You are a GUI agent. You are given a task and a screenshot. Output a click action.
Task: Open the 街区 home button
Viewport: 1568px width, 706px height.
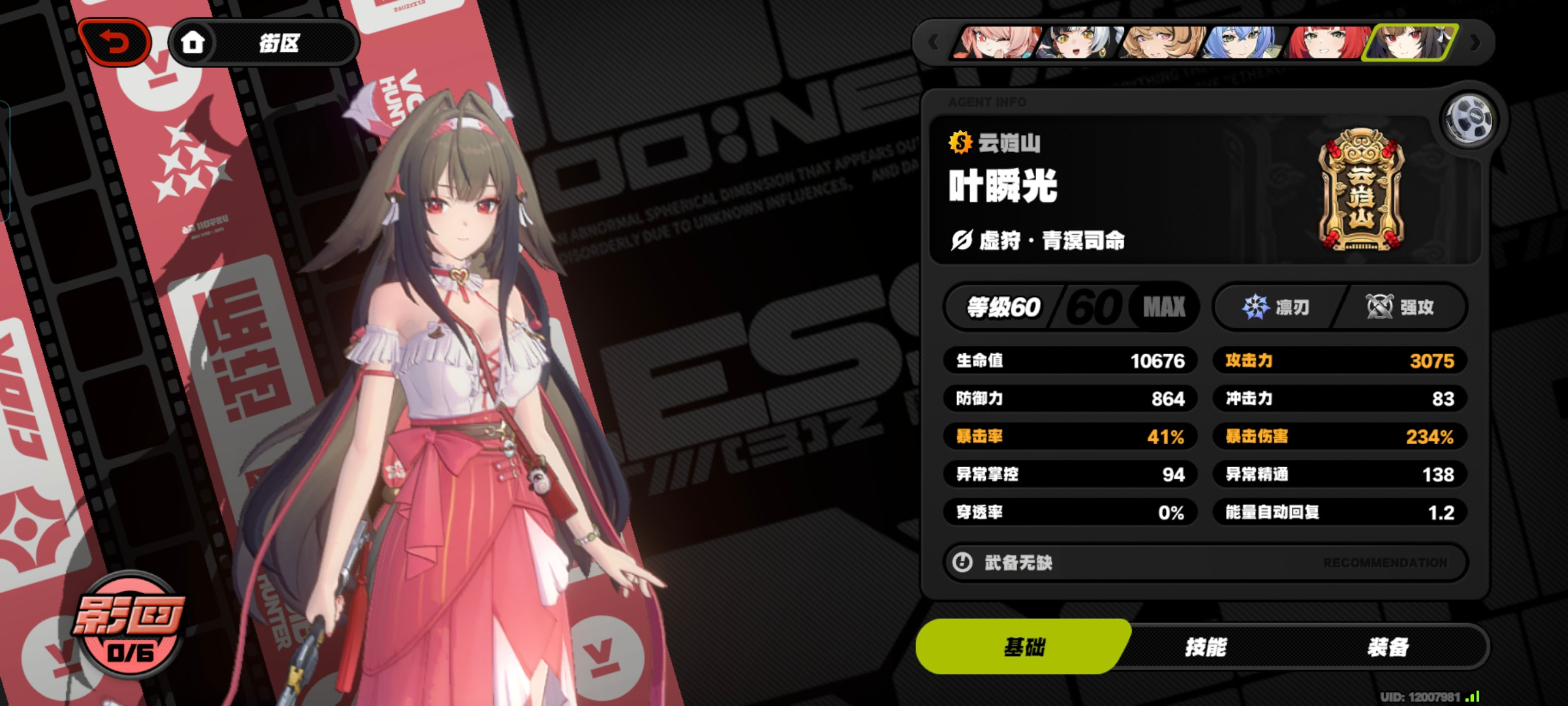263,42
